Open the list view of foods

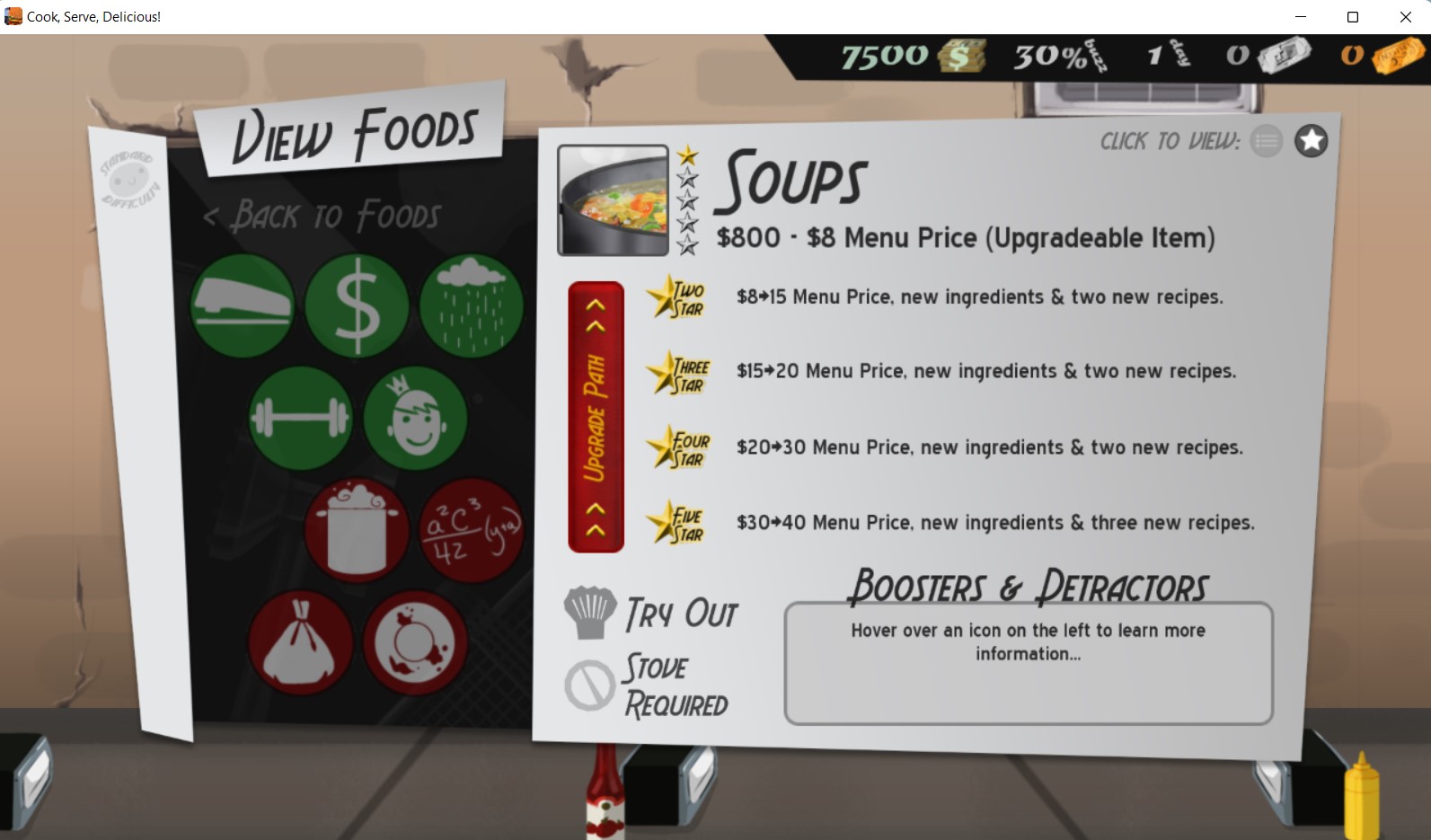(x=1267, y=141)
